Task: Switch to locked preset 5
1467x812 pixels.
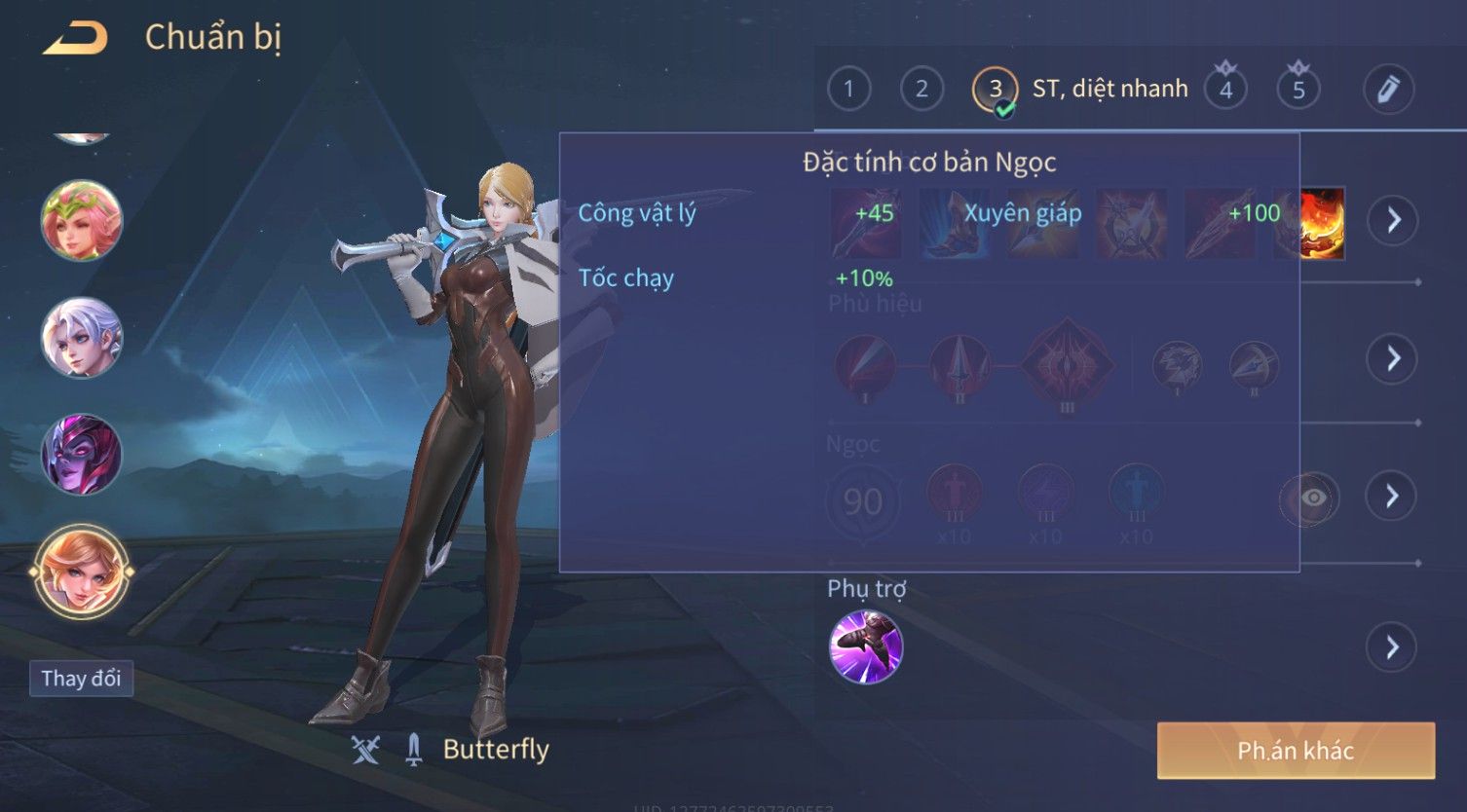Action: 1298,90
